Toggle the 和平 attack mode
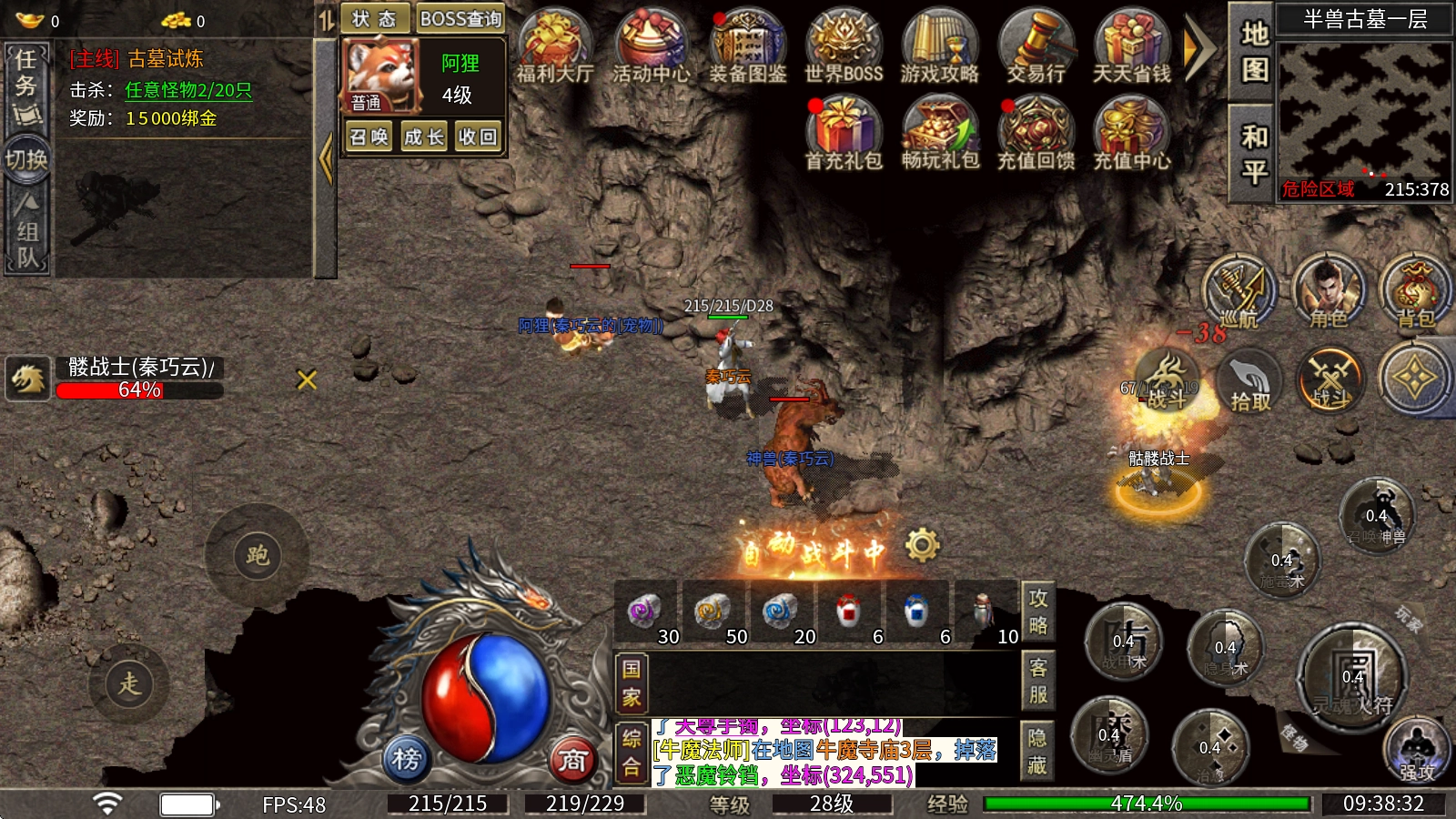Viewport: 1456px width, 819px height. tap(1254, 153)
